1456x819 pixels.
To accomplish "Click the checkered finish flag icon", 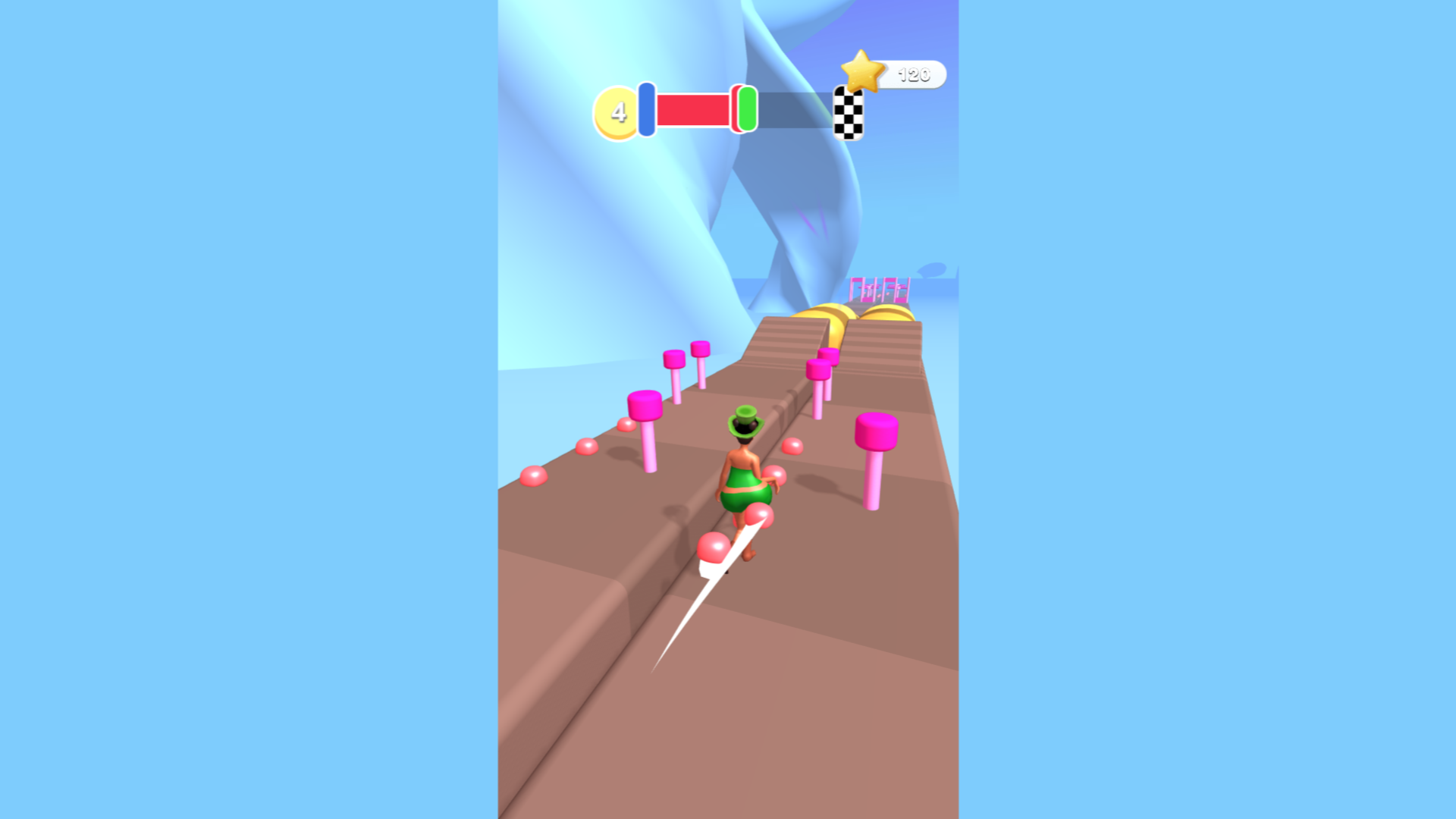I will pos(848,114).
